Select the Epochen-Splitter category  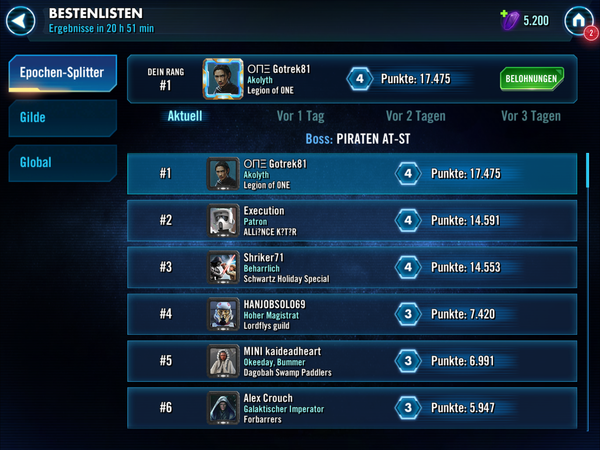[x=62, y=73]
